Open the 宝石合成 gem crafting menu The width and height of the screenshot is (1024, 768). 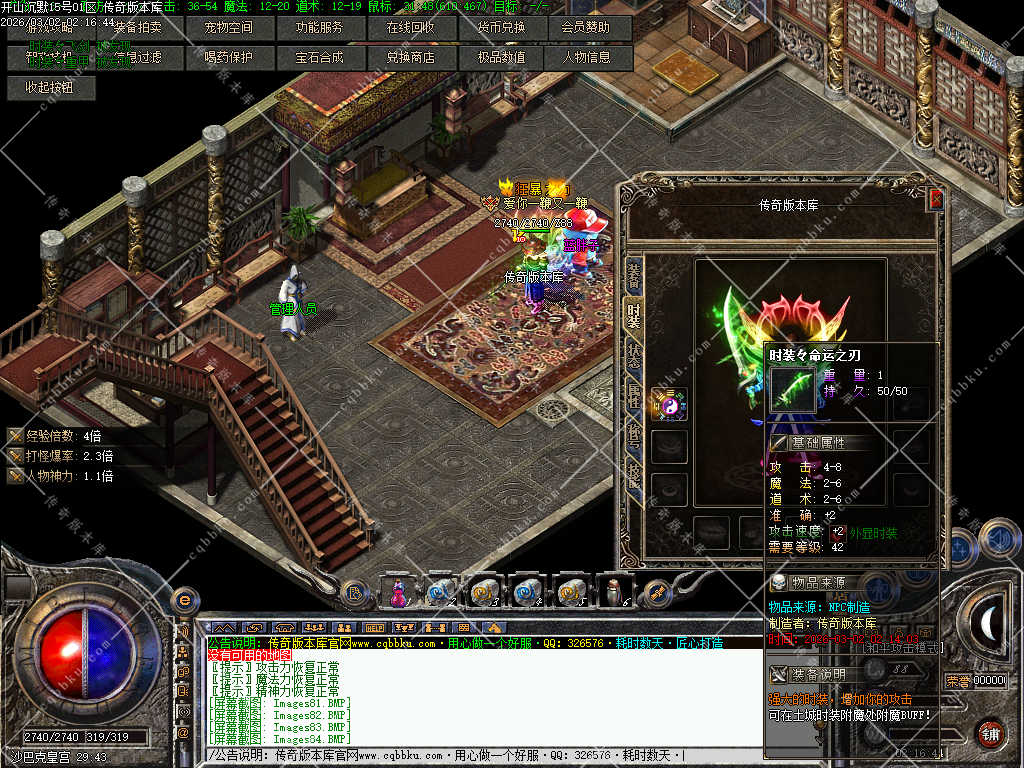click(x=319, y=58)
